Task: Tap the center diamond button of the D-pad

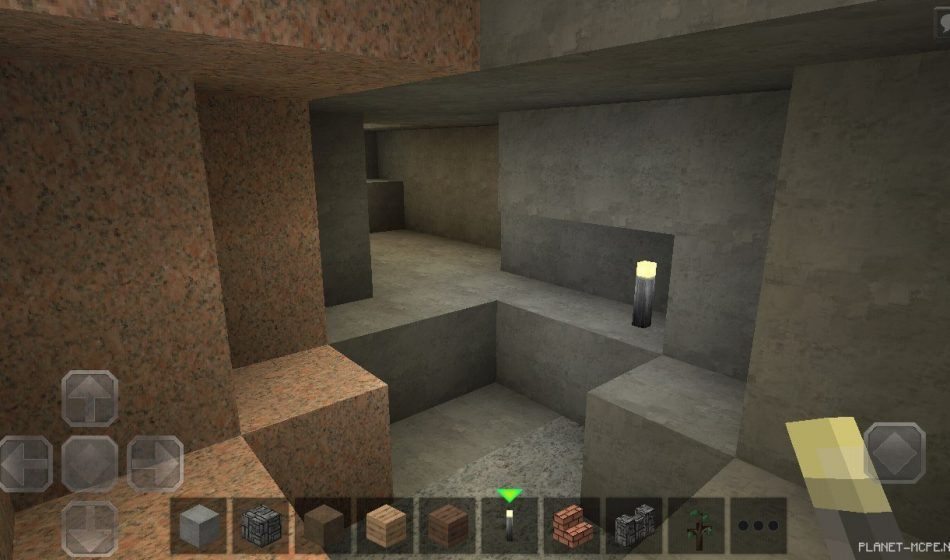Action: (x=90, y=463)
